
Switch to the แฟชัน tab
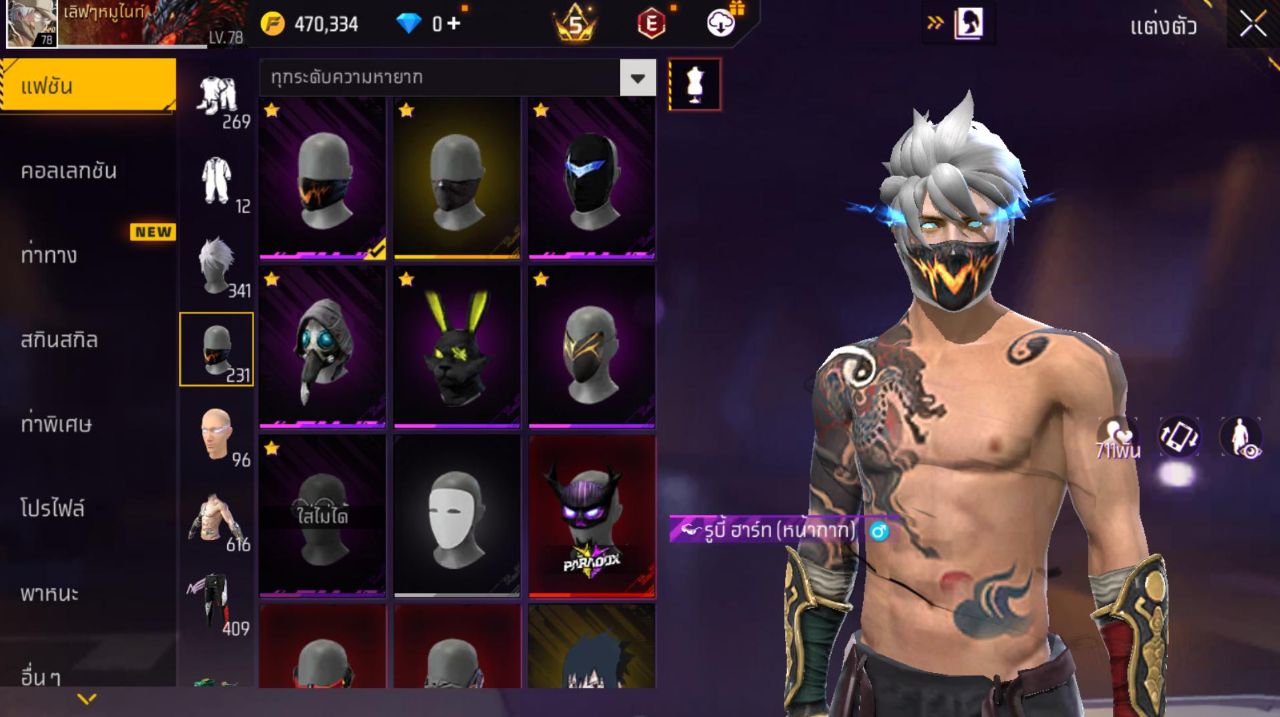pyautogui.click(x=88, y=86)
